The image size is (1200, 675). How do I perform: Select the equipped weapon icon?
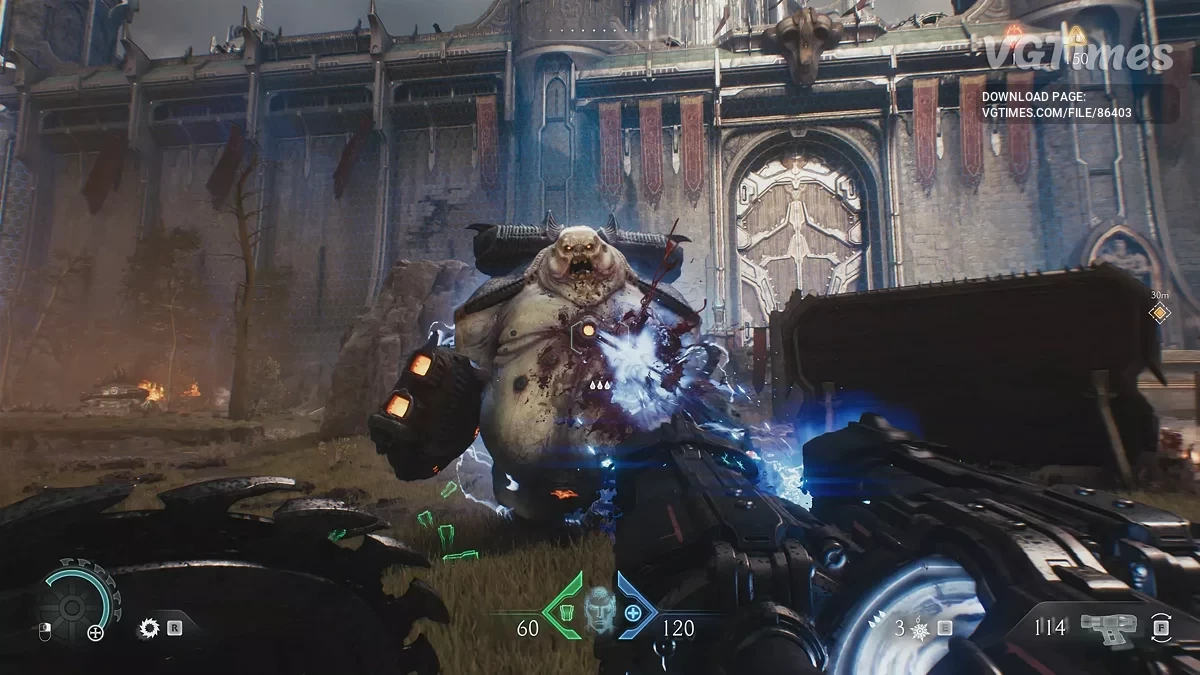[1110, 628]
